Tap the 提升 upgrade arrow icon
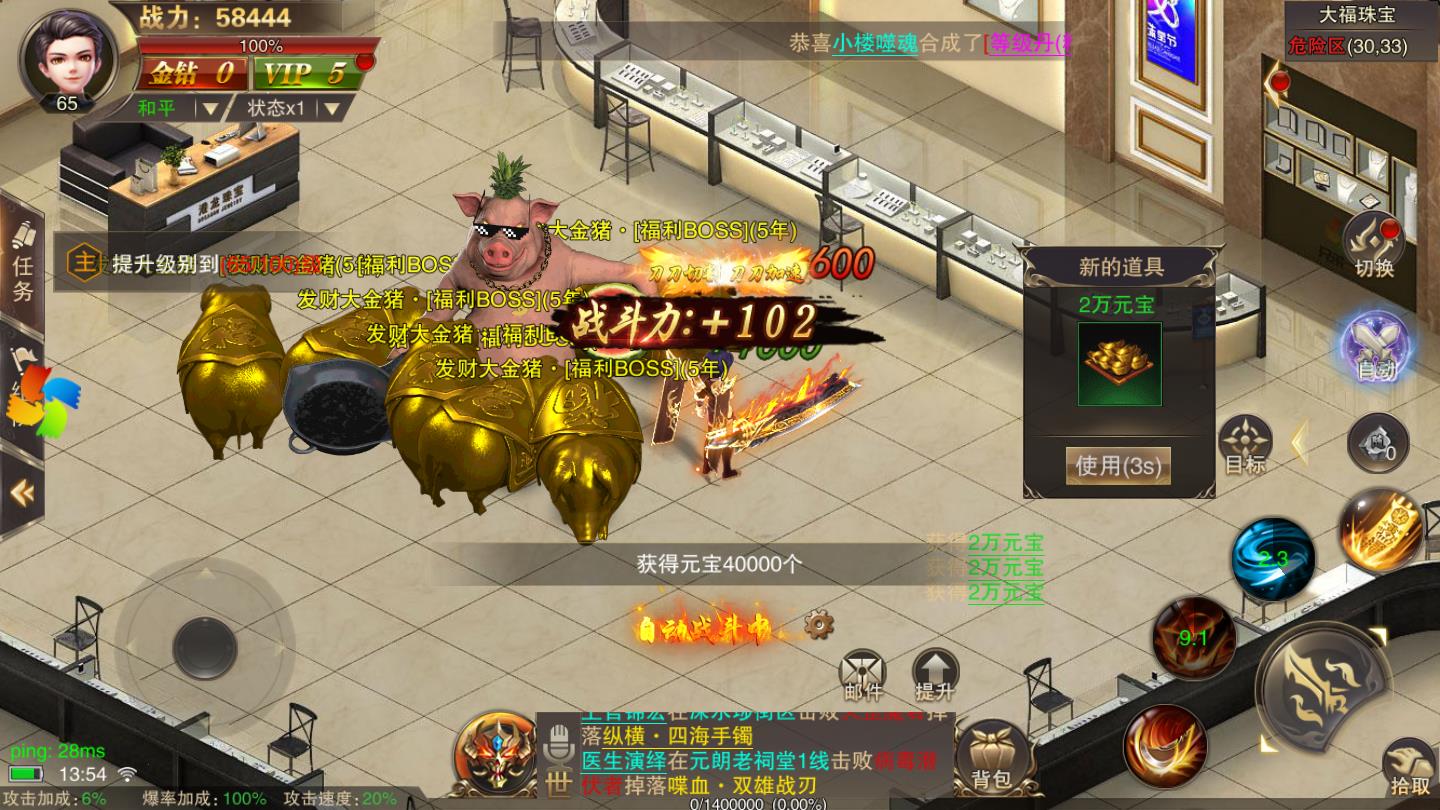Image resolution: width=1440 pixels, height=810 pixels. click(x=935, y=675)
